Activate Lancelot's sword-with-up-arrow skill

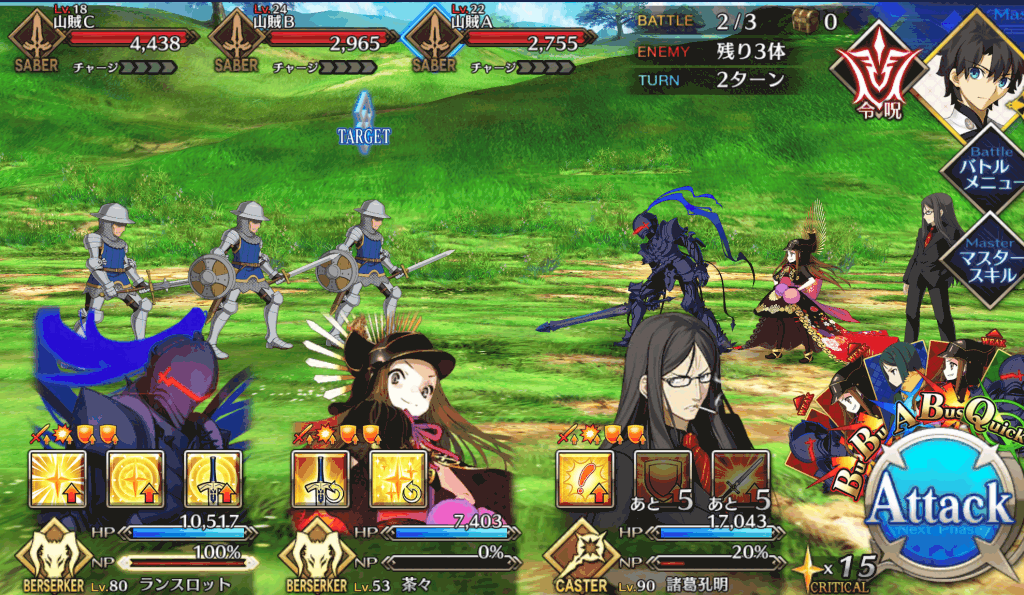pos(213,479)
